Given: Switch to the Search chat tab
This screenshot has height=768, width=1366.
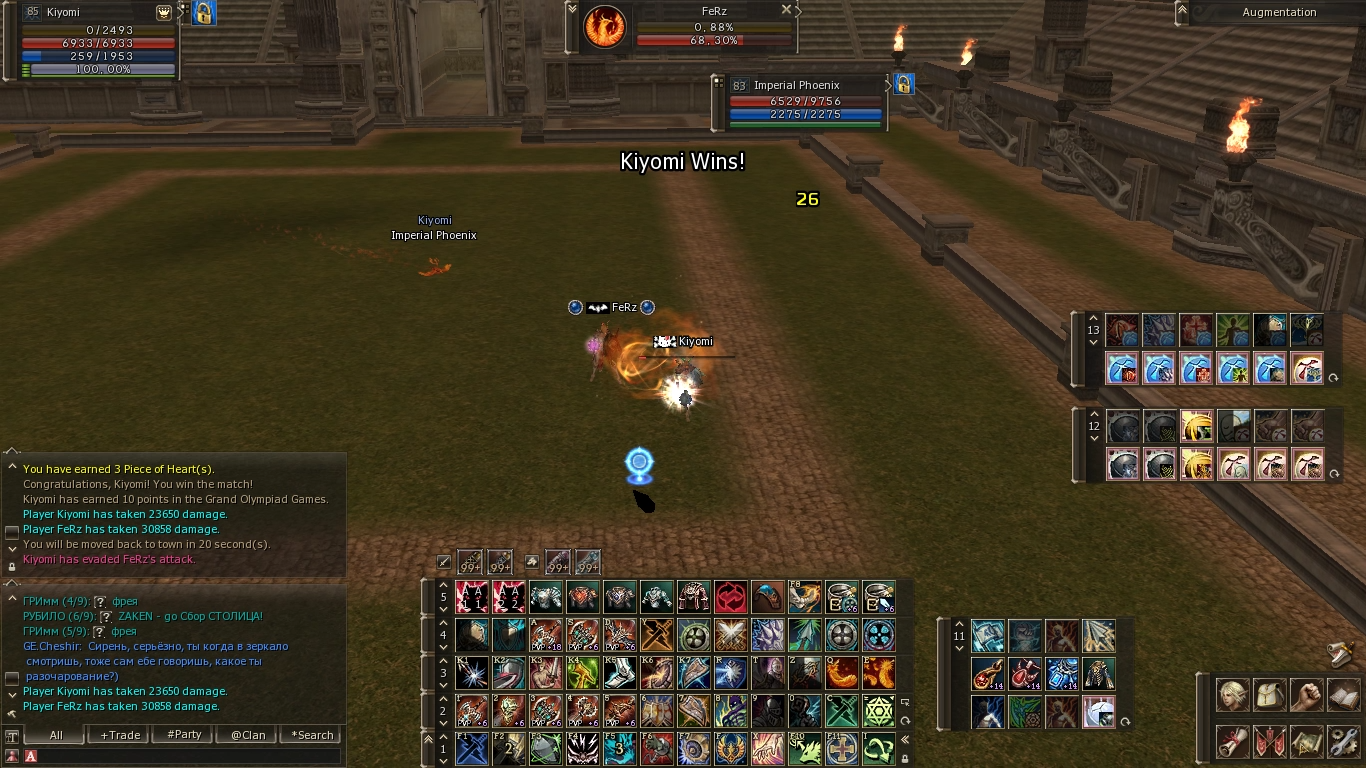Looking at the screenshot, I should 312,735.
